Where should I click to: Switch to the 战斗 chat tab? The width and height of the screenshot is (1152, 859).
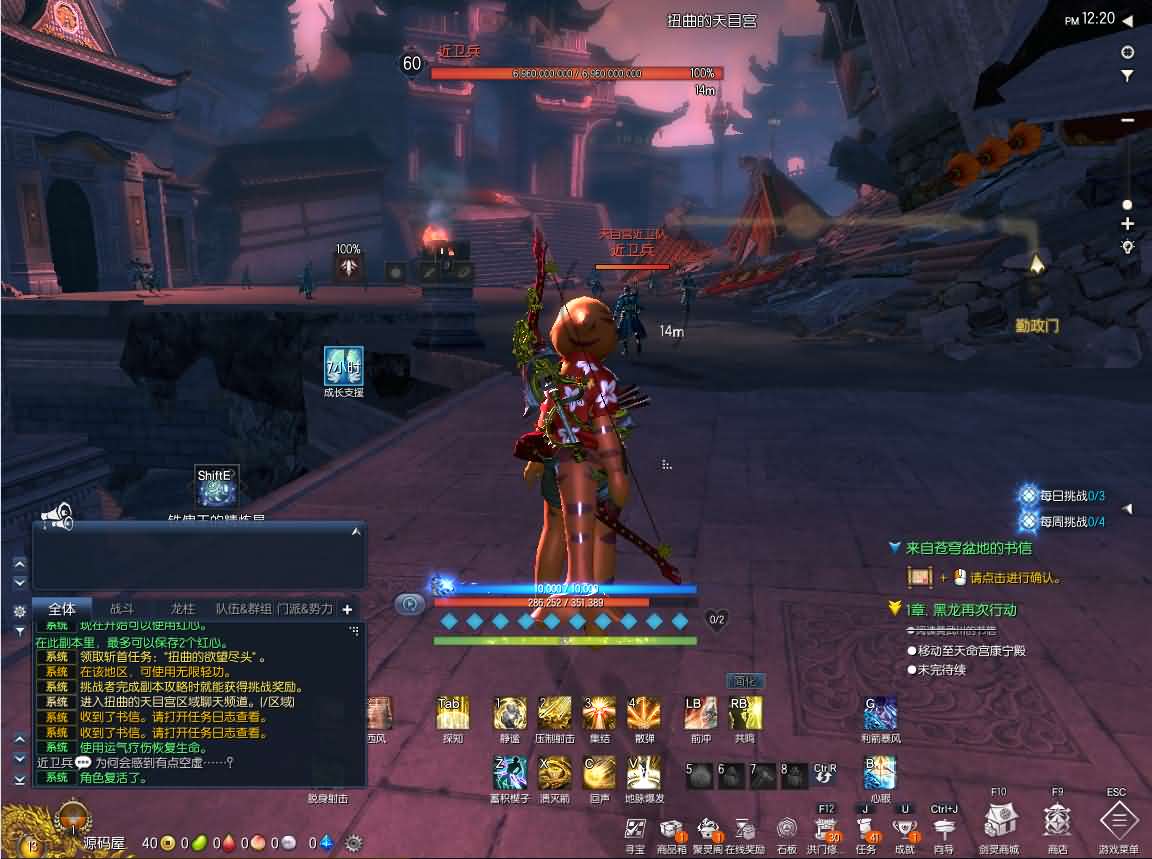[x=121, y=608]
